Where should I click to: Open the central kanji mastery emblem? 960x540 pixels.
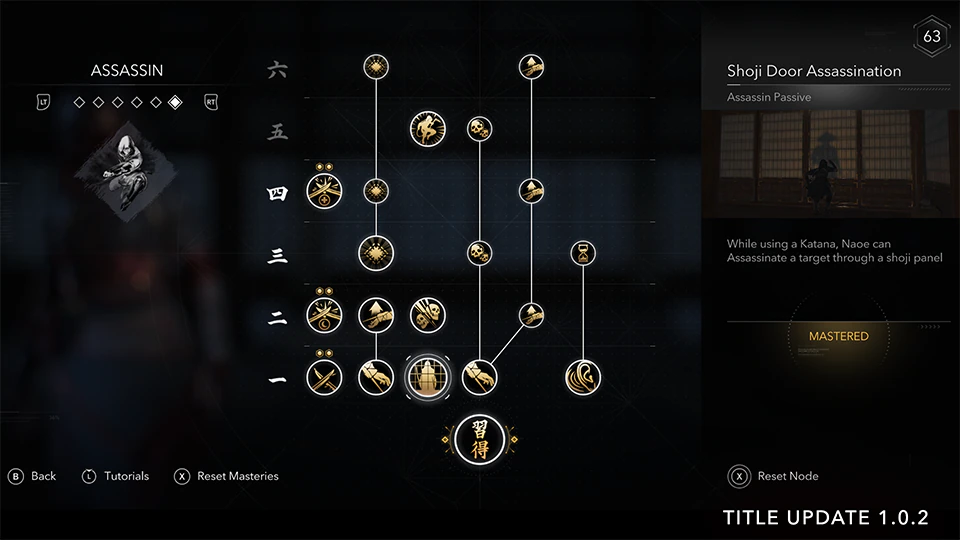480,438
